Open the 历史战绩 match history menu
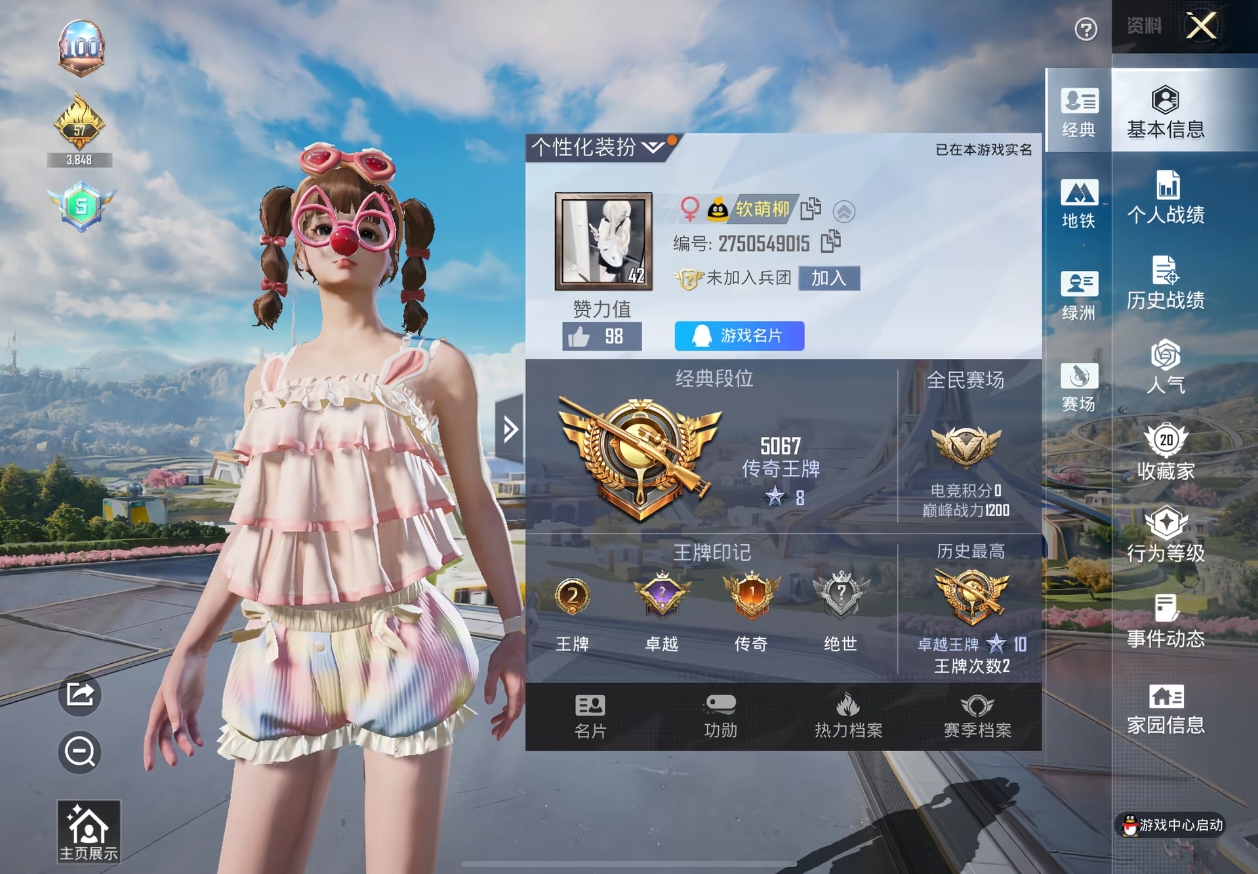Viewport: 1258px width, 874px height. click(x=1165, y=283)
